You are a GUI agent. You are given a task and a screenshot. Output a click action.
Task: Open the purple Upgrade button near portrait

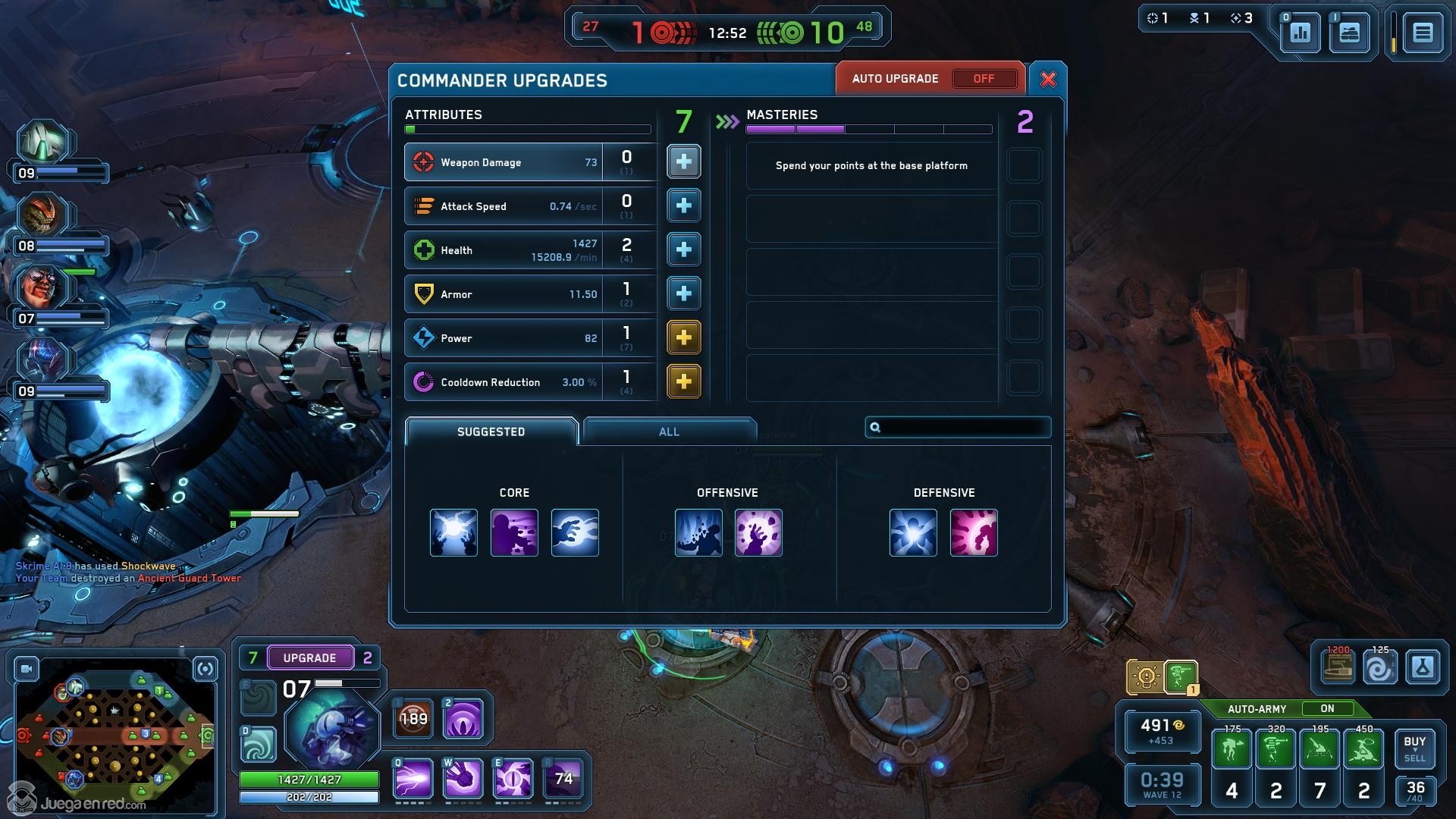(309, 657)
